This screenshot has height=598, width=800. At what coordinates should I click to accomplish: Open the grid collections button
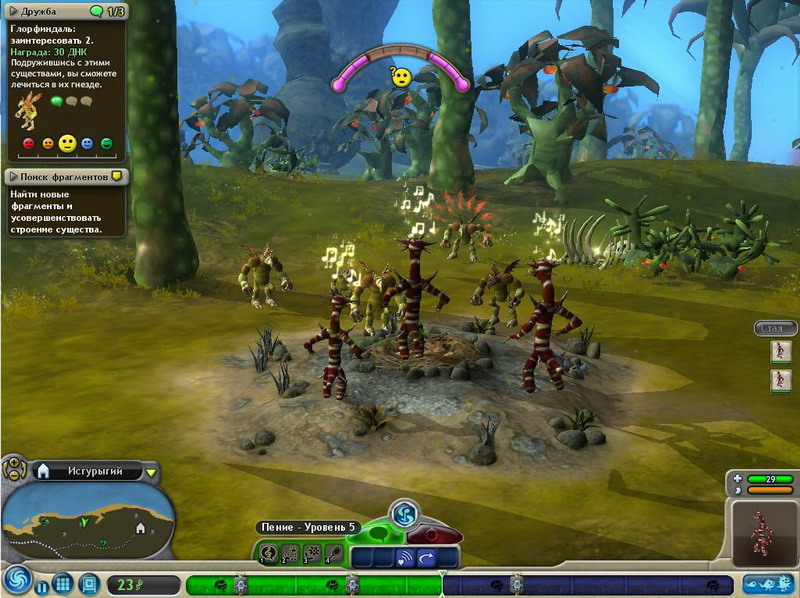coord(63,584)
